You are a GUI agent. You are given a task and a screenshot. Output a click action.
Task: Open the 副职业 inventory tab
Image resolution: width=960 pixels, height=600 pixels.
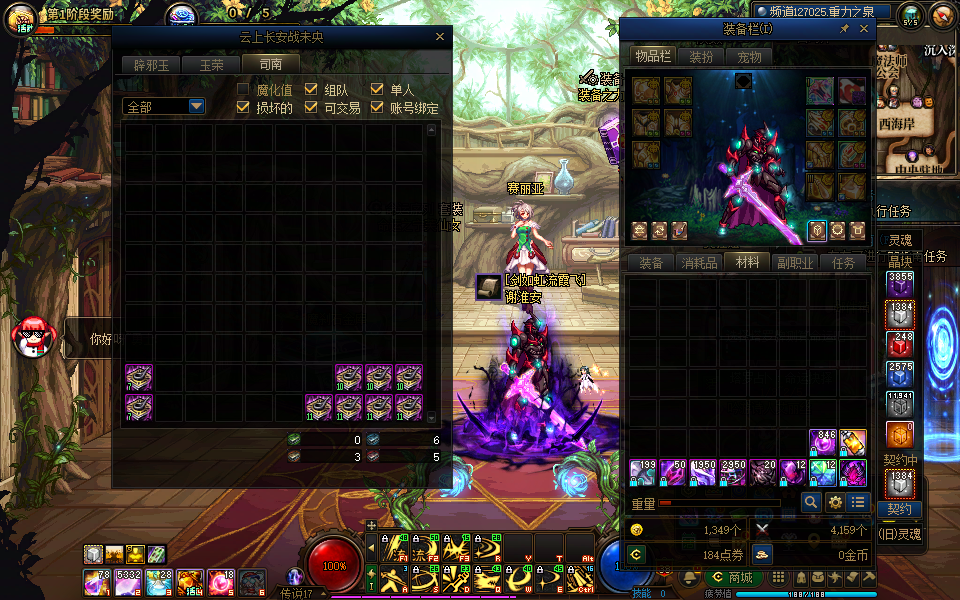tap(795, 263)
